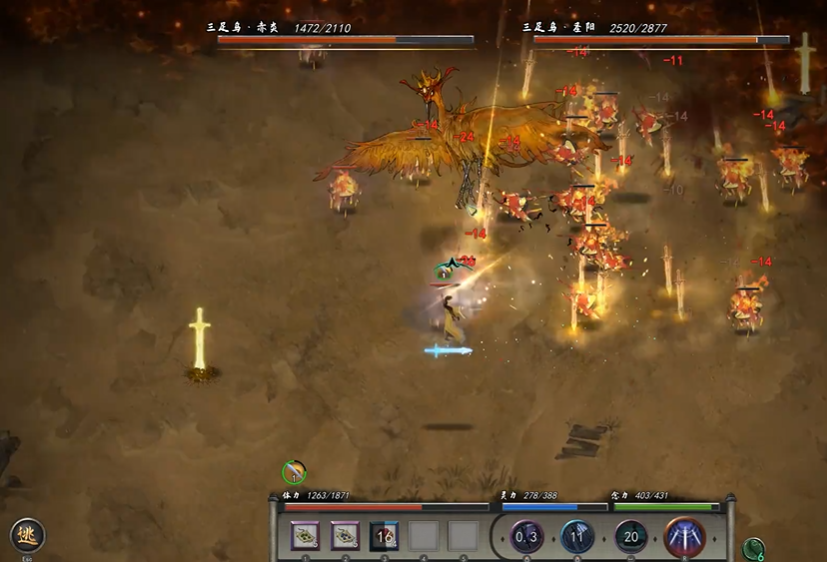Click the 逃 flee button

pyautogui.click(x=27, y=536)
